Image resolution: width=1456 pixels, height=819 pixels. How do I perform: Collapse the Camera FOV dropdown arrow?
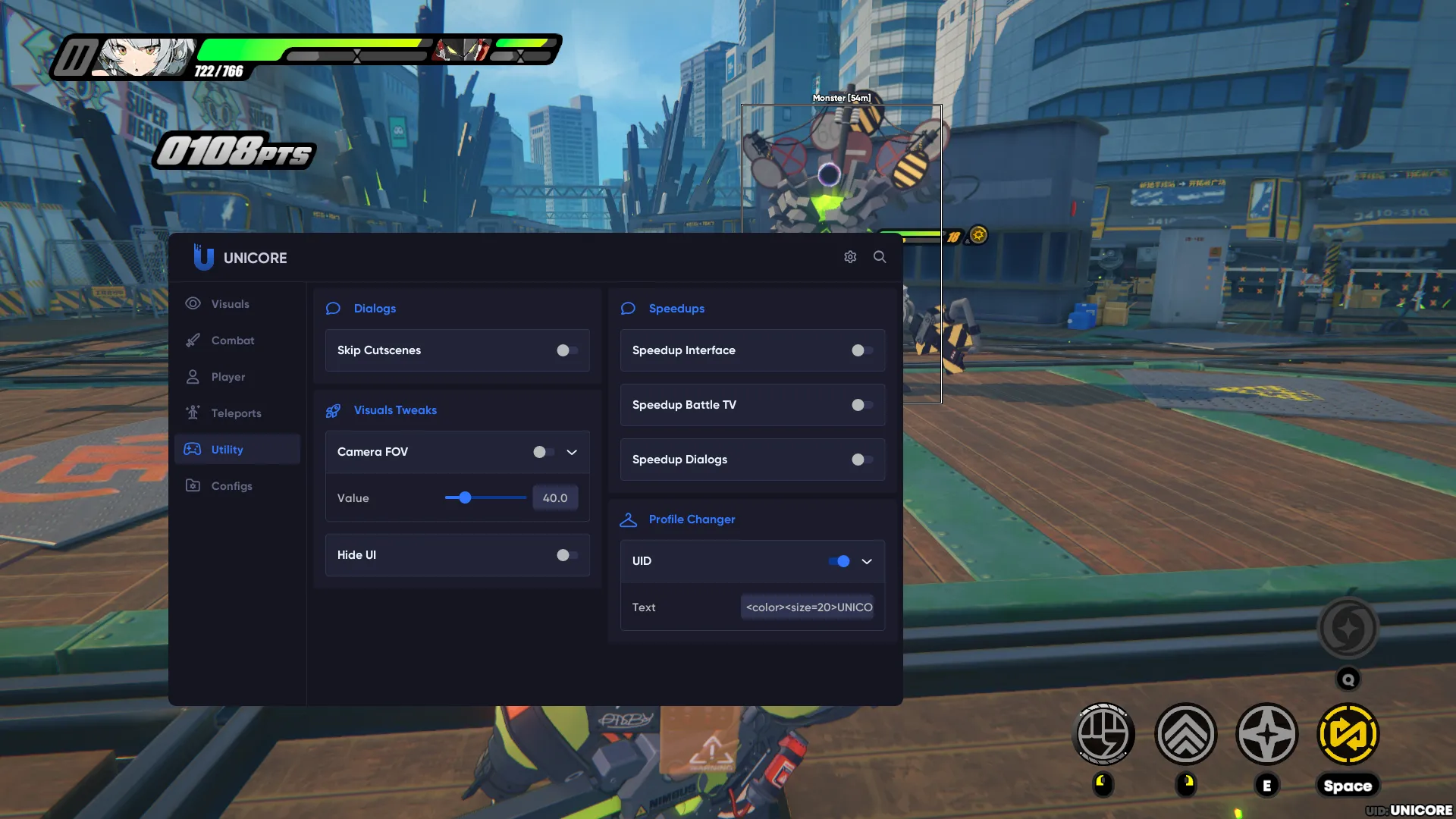572,452
